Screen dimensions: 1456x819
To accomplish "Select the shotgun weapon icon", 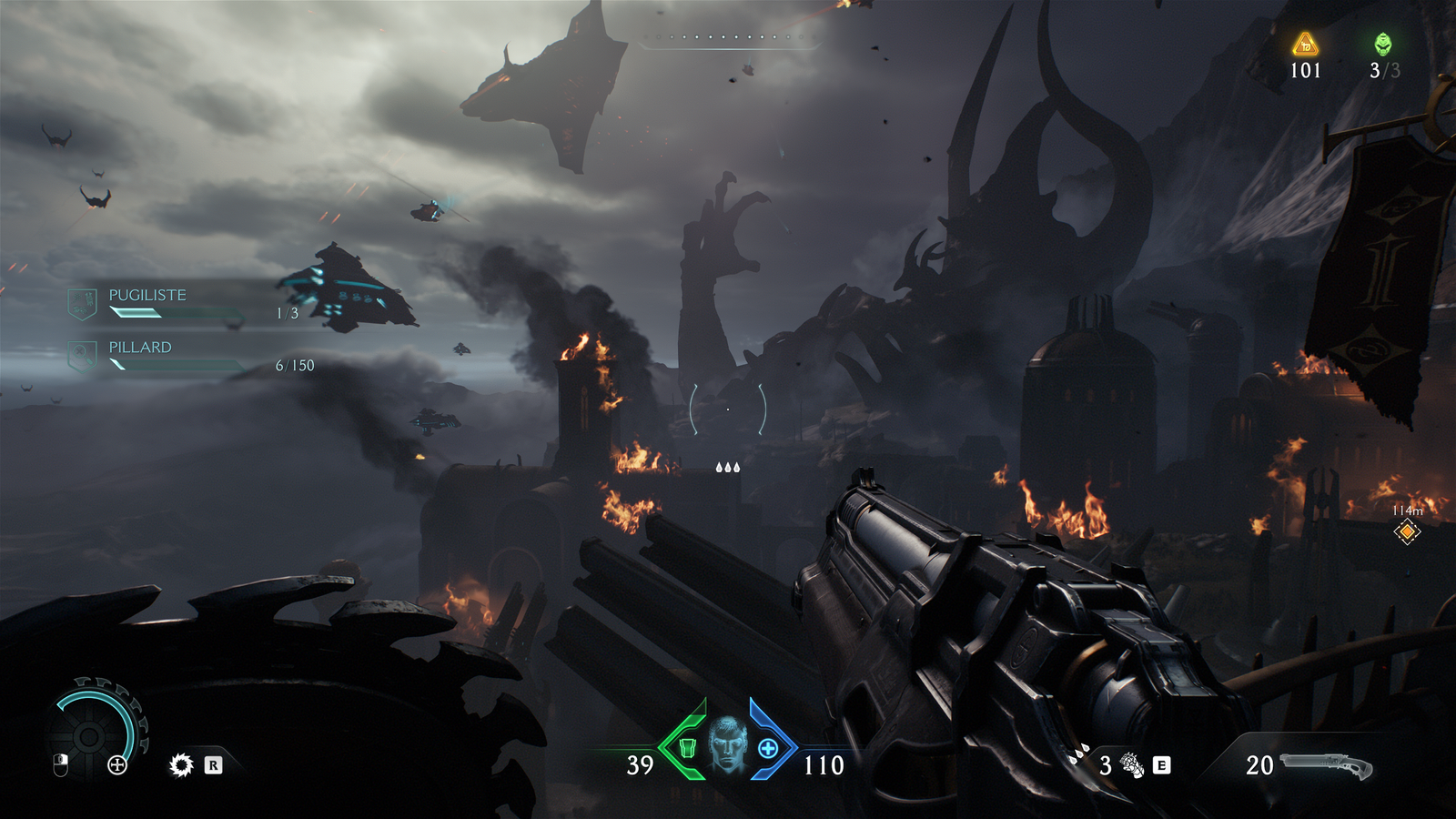I will click(x=1326, y=765).
